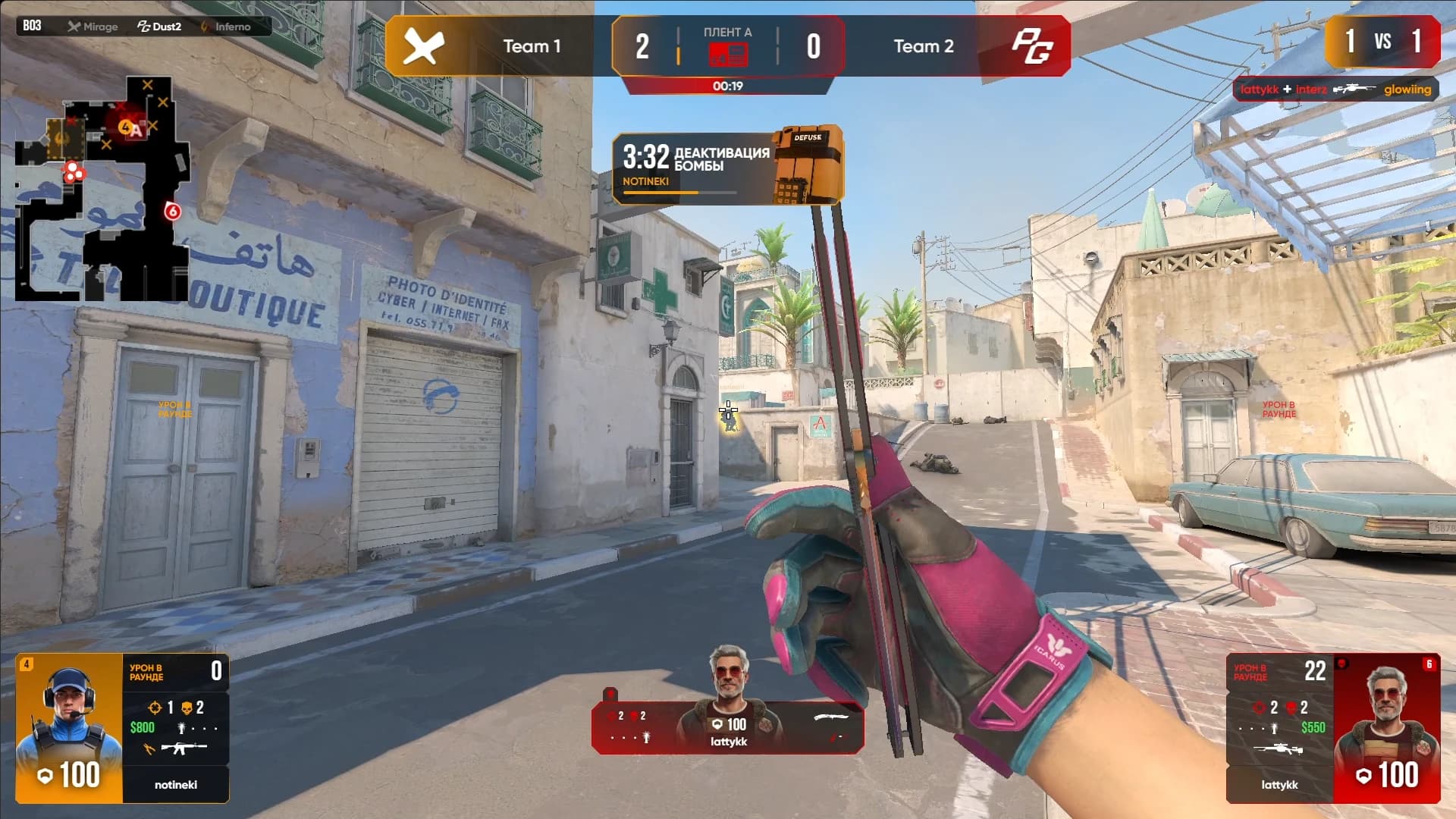
Task: Select the Mirage map entry
Action: [x=93, y=27]
